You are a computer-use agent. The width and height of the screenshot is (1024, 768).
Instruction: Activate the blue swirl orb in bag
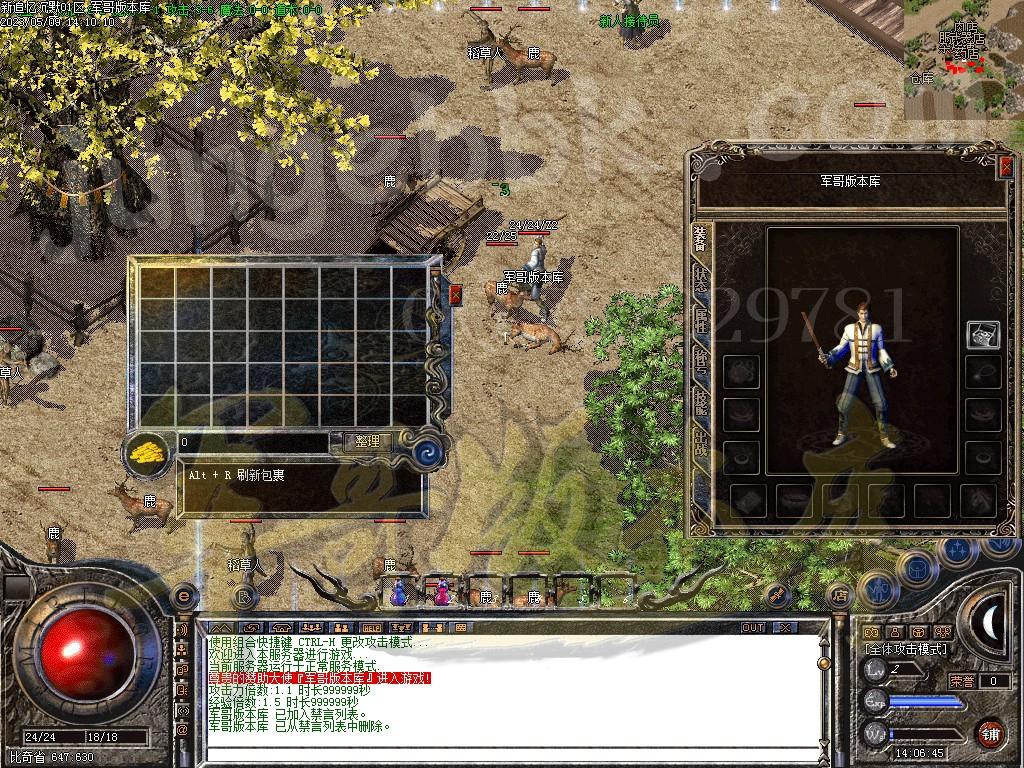[x=429, y=449]
